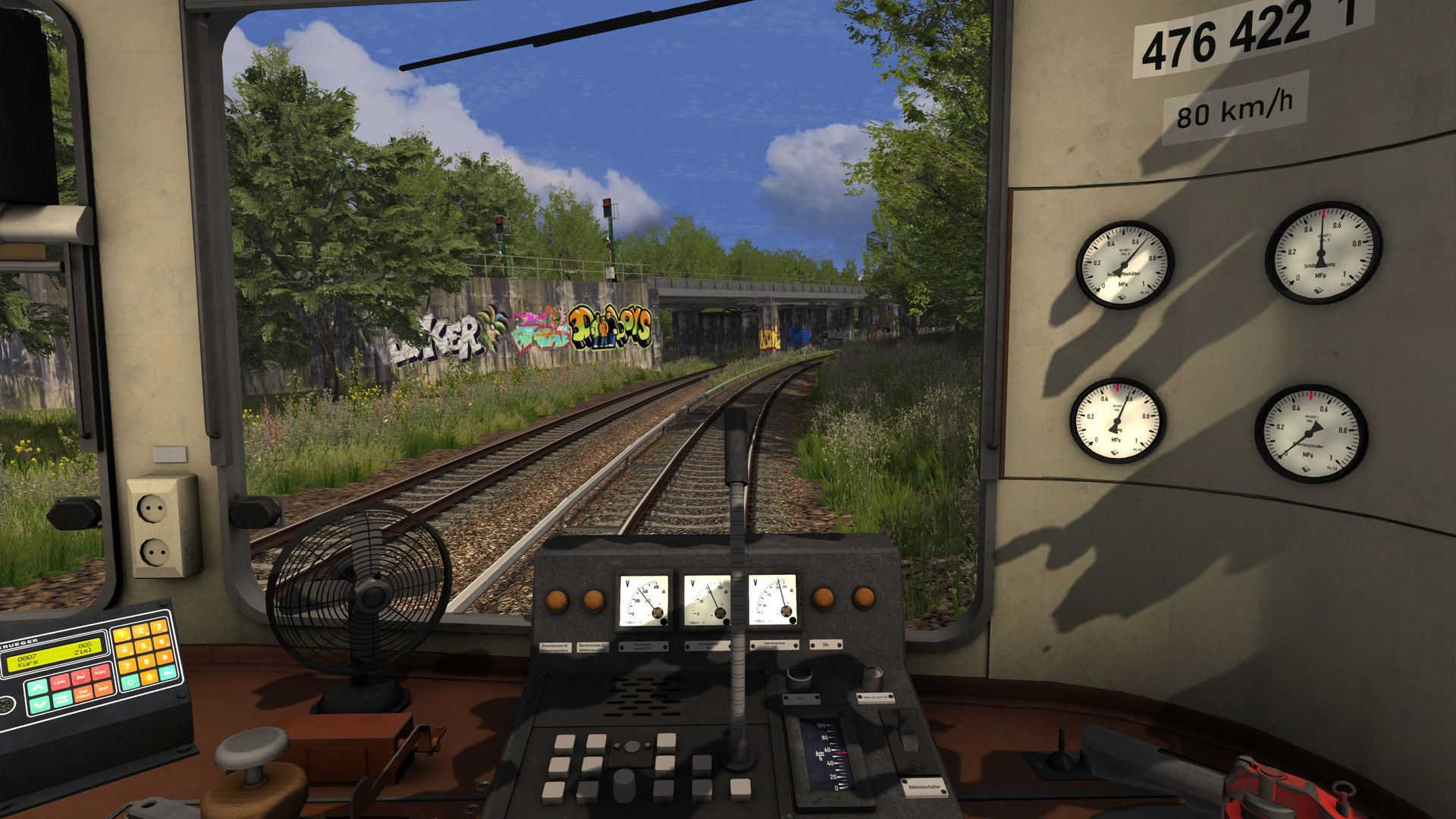The width and height of the screenshot is (1456, 819).
Task: Enter digit 1 on the orange keypad
Action: [121, 634]
